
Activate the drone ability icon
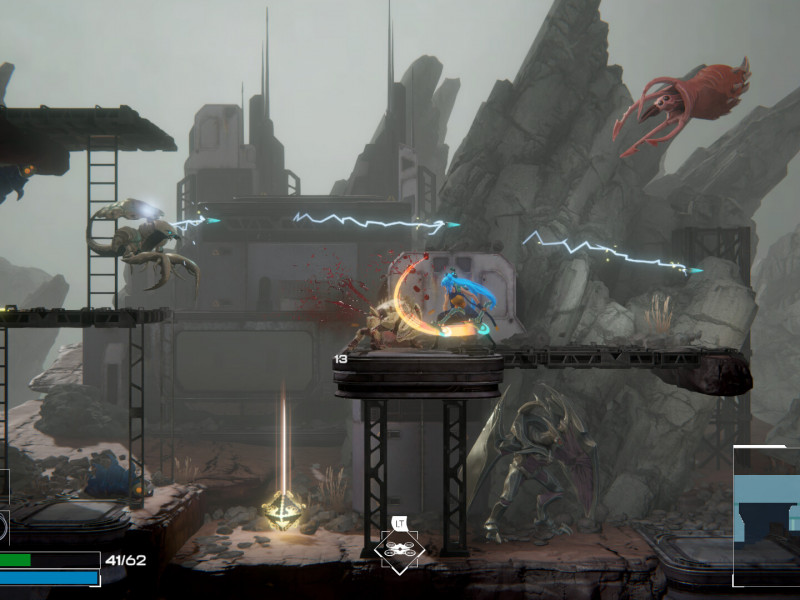pos(399,548)
